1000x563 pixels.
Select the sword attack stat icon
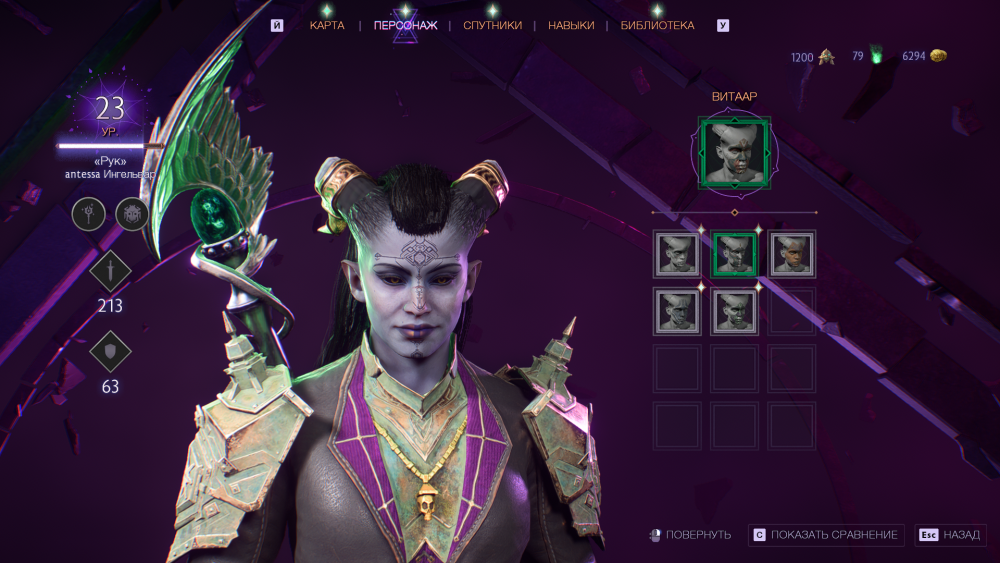click(x=109, y=272)
